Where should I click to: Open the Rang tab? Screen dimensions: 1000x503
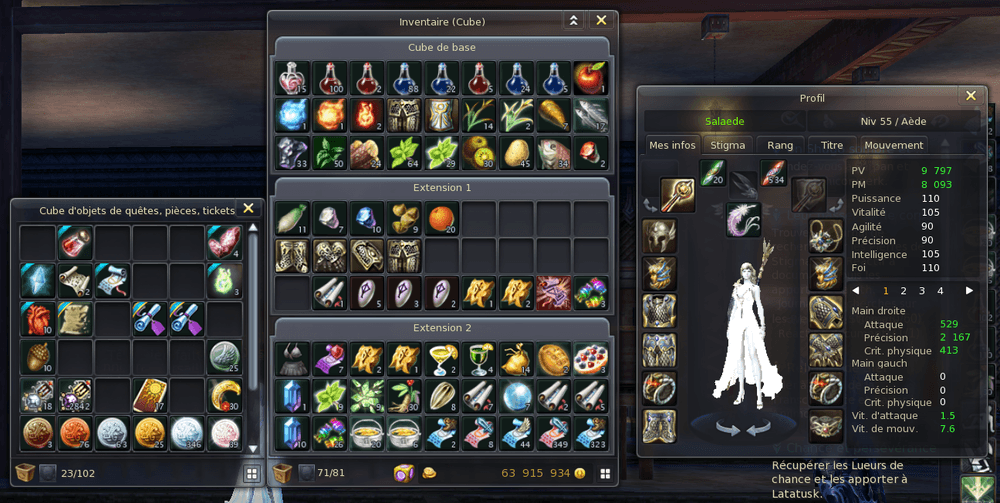click(x=780, y=145)
